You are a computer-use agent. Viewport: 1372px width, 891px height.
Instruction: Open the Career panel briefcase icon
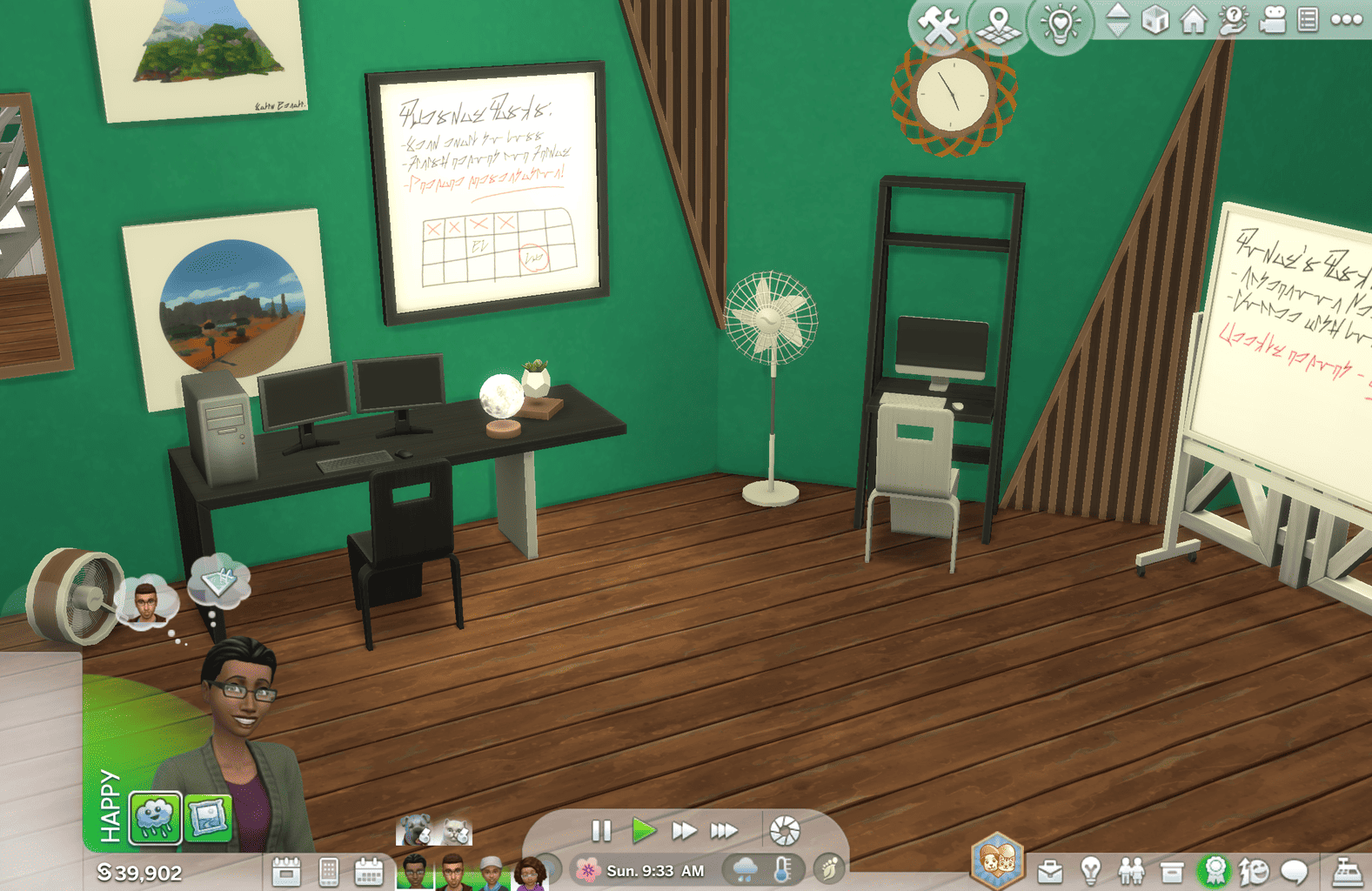(x=1050, y=870)
